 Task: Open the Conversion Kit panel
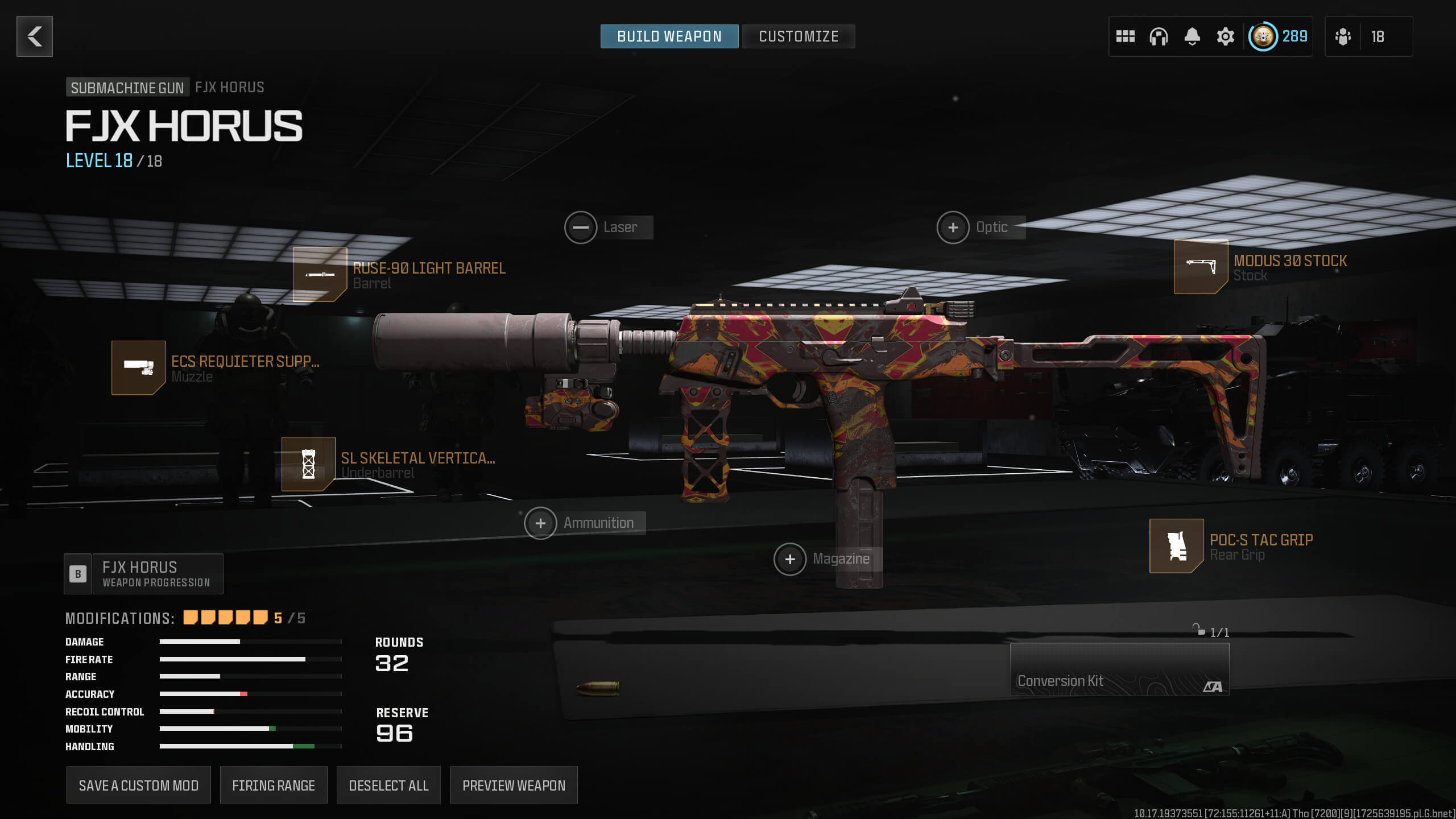(1119, 669)
